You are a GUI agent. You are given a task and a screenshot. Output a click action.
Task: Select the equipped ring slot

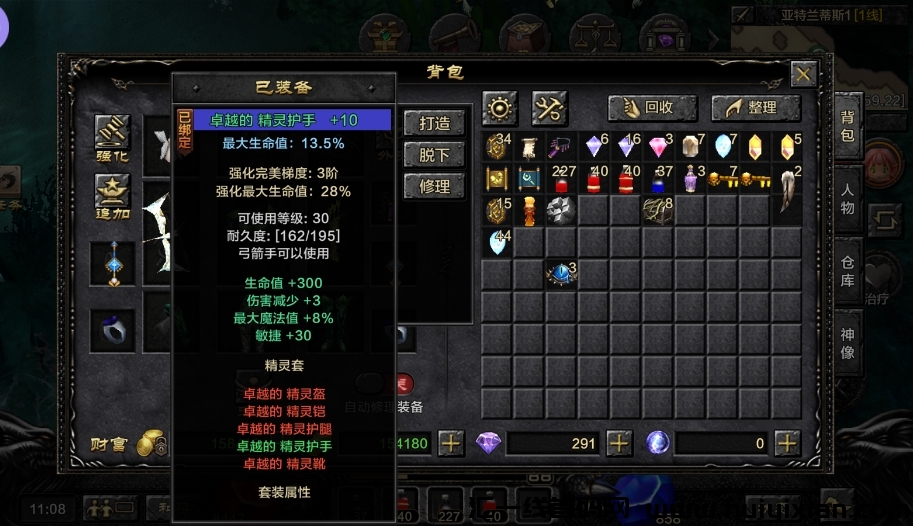(x=113, y=329)
